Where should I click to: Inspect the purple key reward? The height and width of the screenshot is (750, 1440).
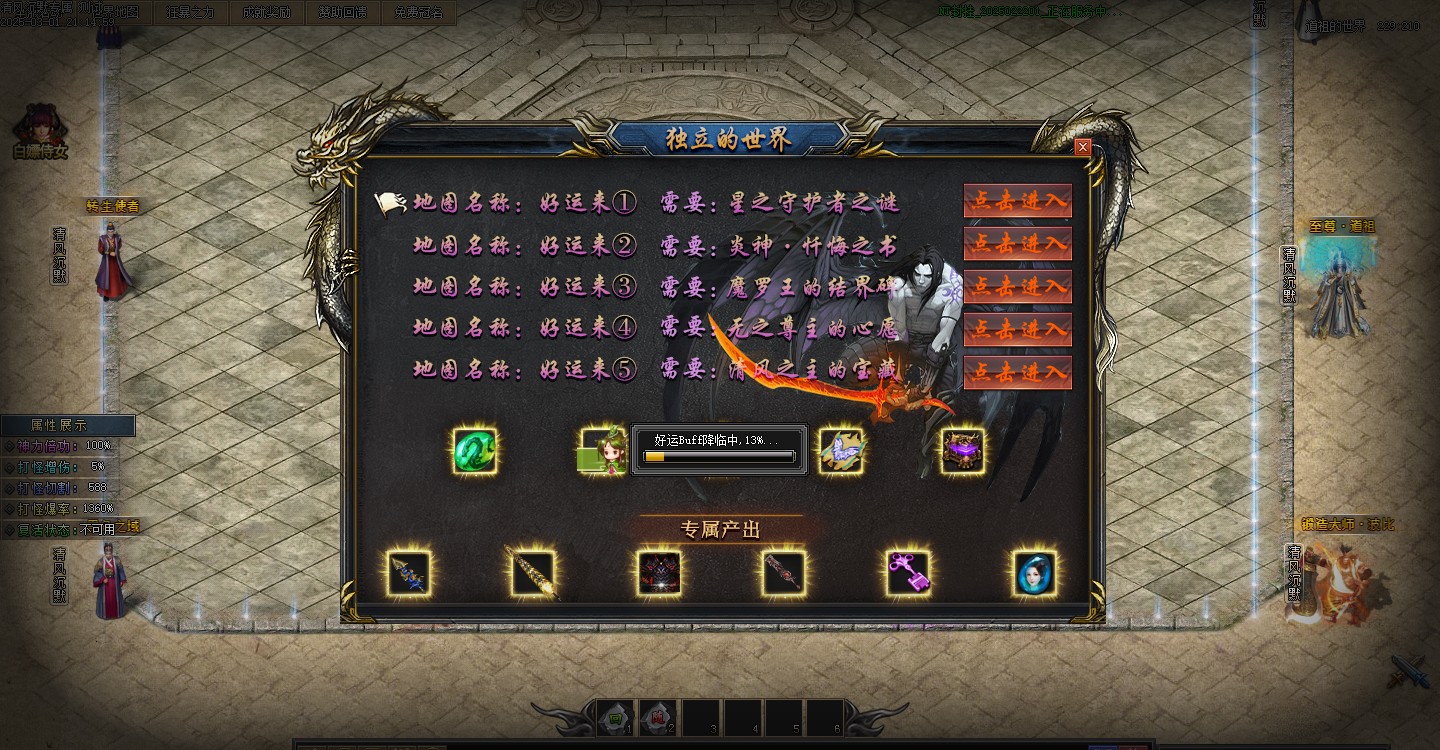(908, 574)
